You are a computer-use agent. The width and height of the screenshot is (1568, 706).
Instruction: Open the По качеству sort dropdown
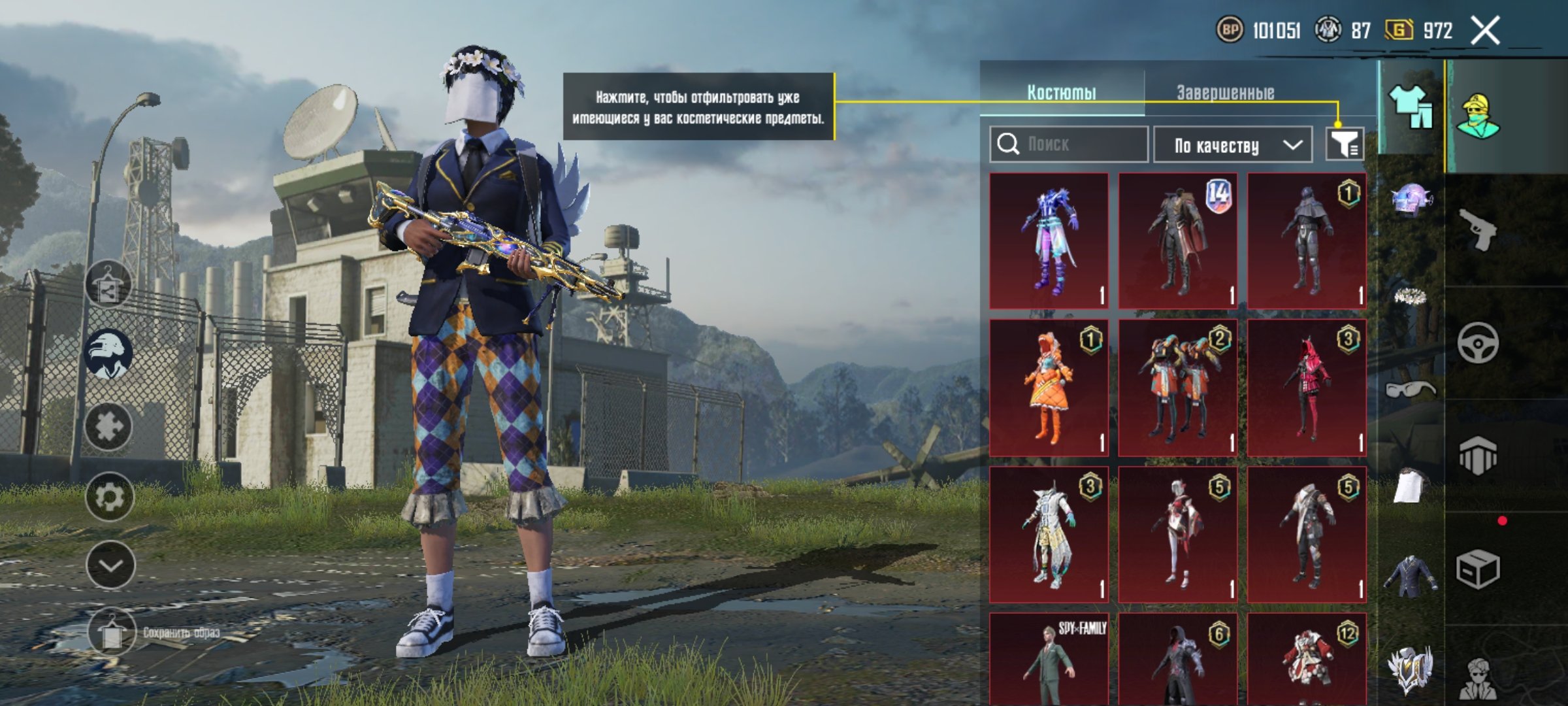[1233, 144]
